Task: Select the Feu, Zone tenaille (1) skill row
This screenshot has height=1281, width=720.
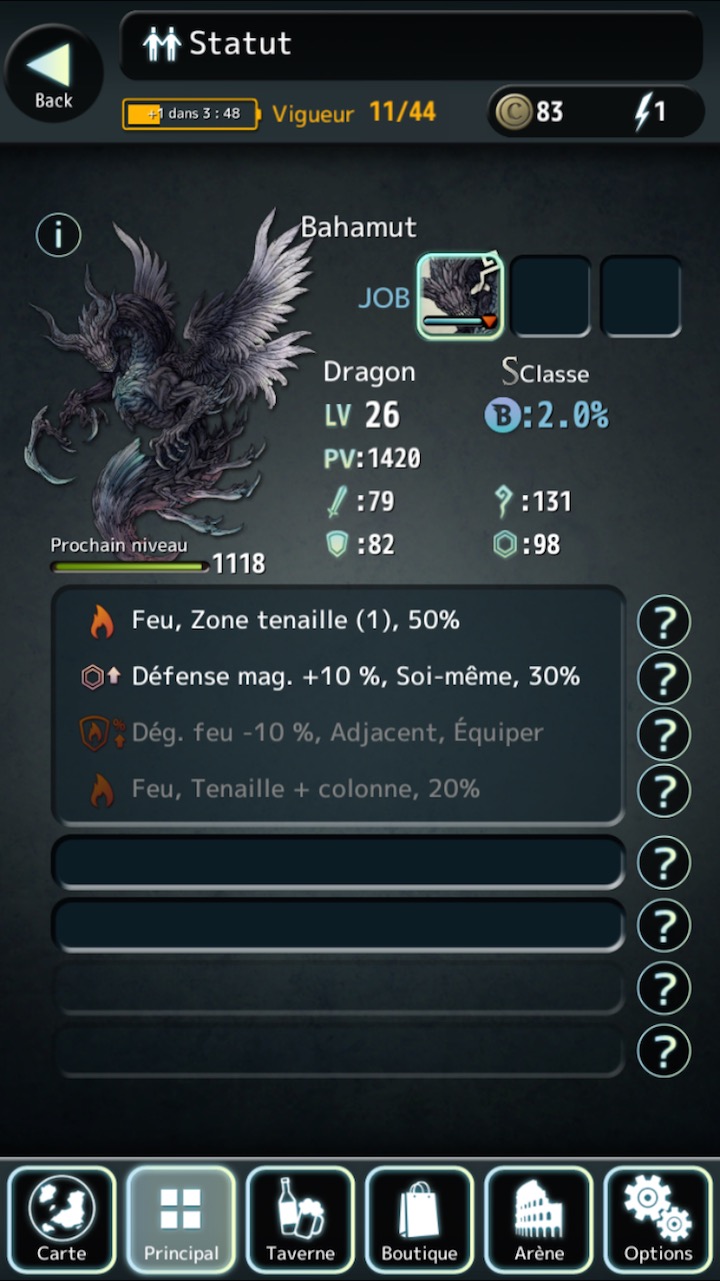Action: pyautogui.click(x=338, y=621)
